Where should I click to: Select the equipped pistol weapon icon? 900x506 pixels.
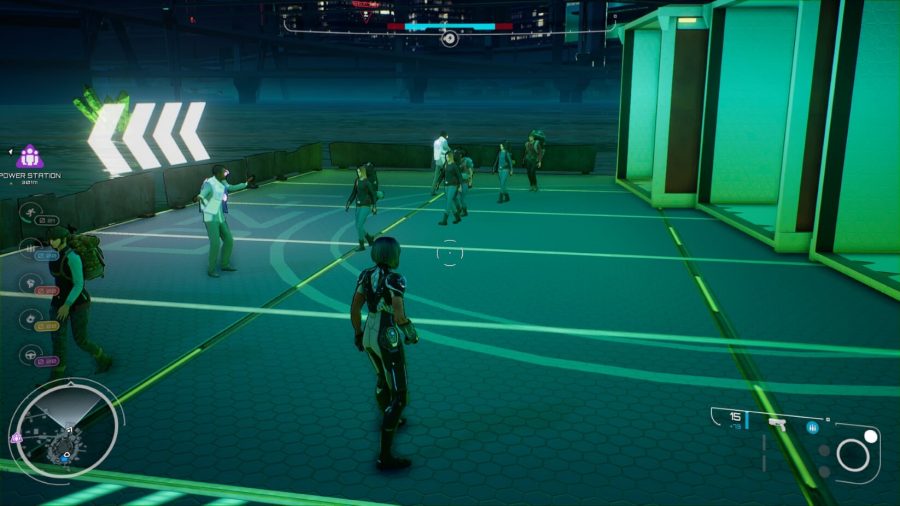775,425
